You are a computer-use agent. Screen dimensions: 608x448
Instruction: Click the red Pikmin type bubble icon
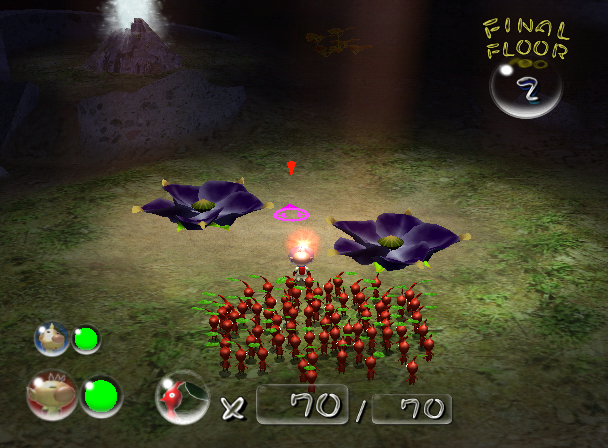point(181,398)
